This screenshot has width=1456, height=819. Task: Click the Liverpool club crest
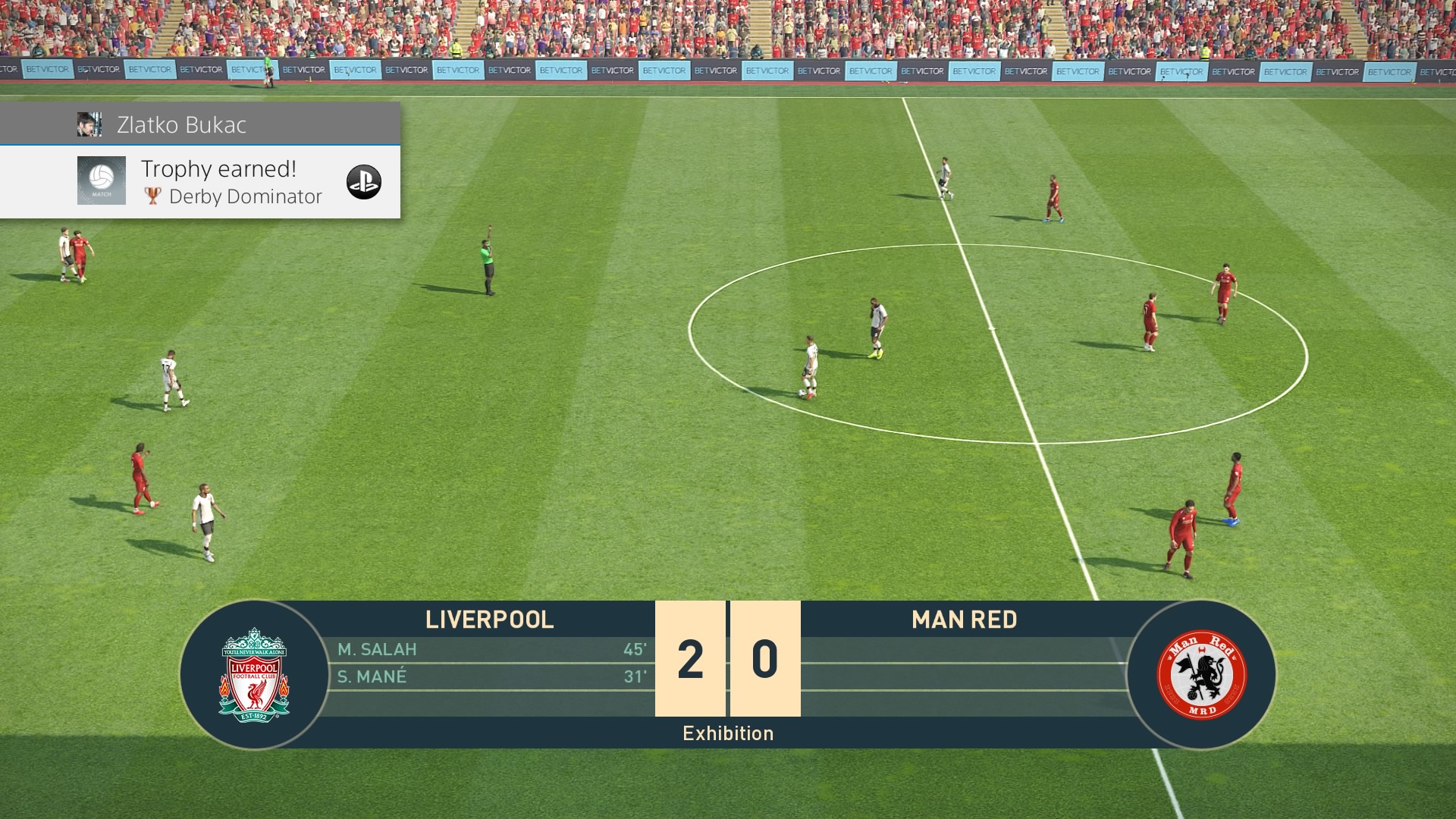(x=254, y=674)
